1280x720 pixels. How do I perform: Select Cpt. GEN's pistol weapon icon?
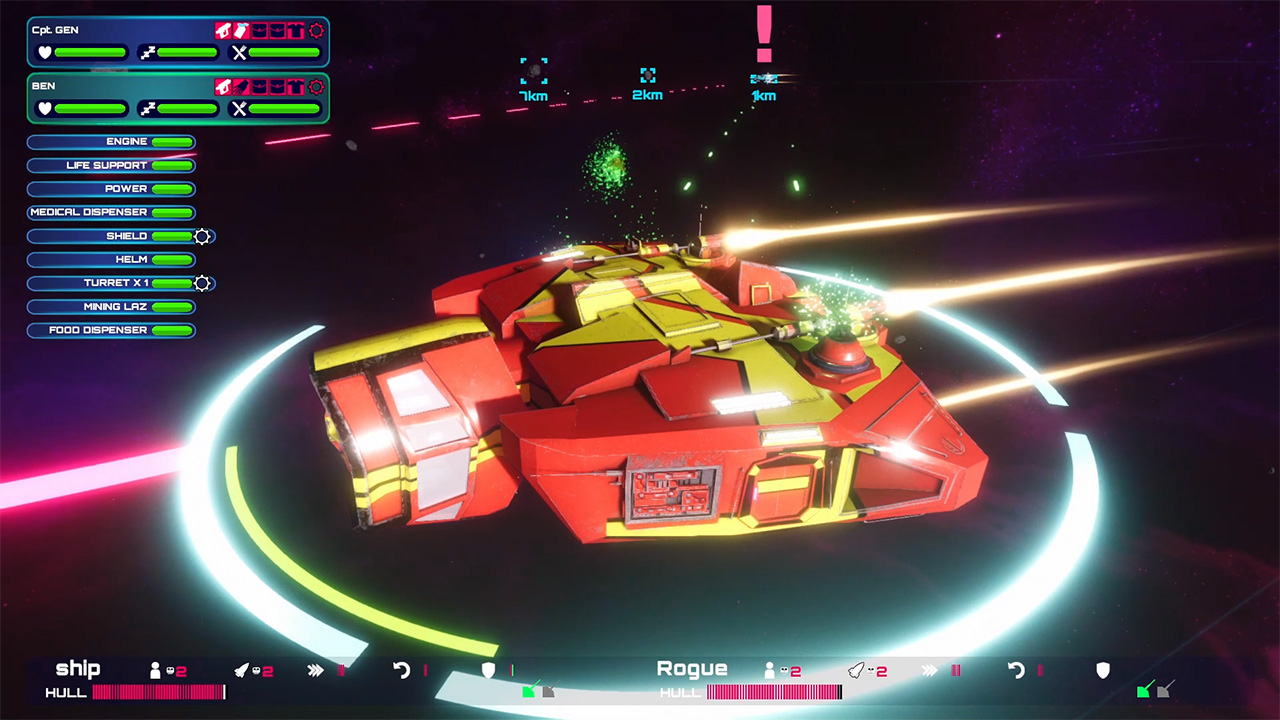click(223, 30)
